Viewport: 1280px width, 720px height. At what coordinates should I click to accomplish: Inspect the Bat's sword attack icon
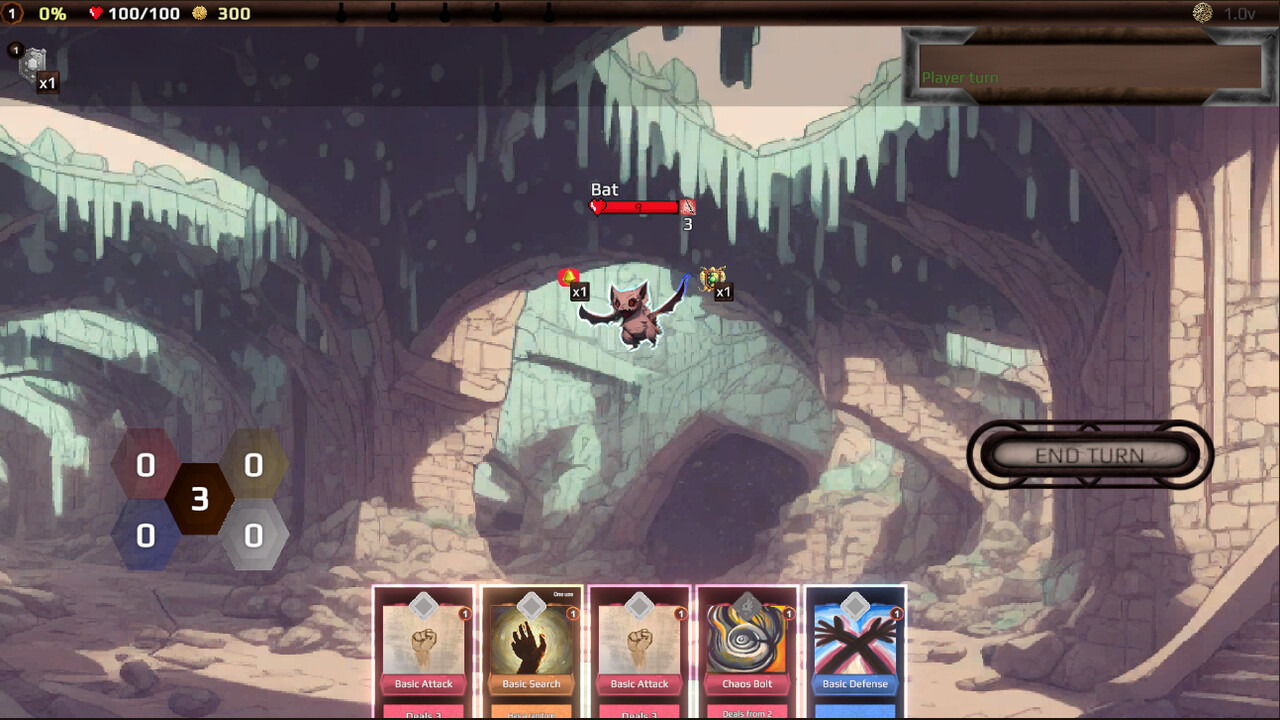click(x=688, y=207)
